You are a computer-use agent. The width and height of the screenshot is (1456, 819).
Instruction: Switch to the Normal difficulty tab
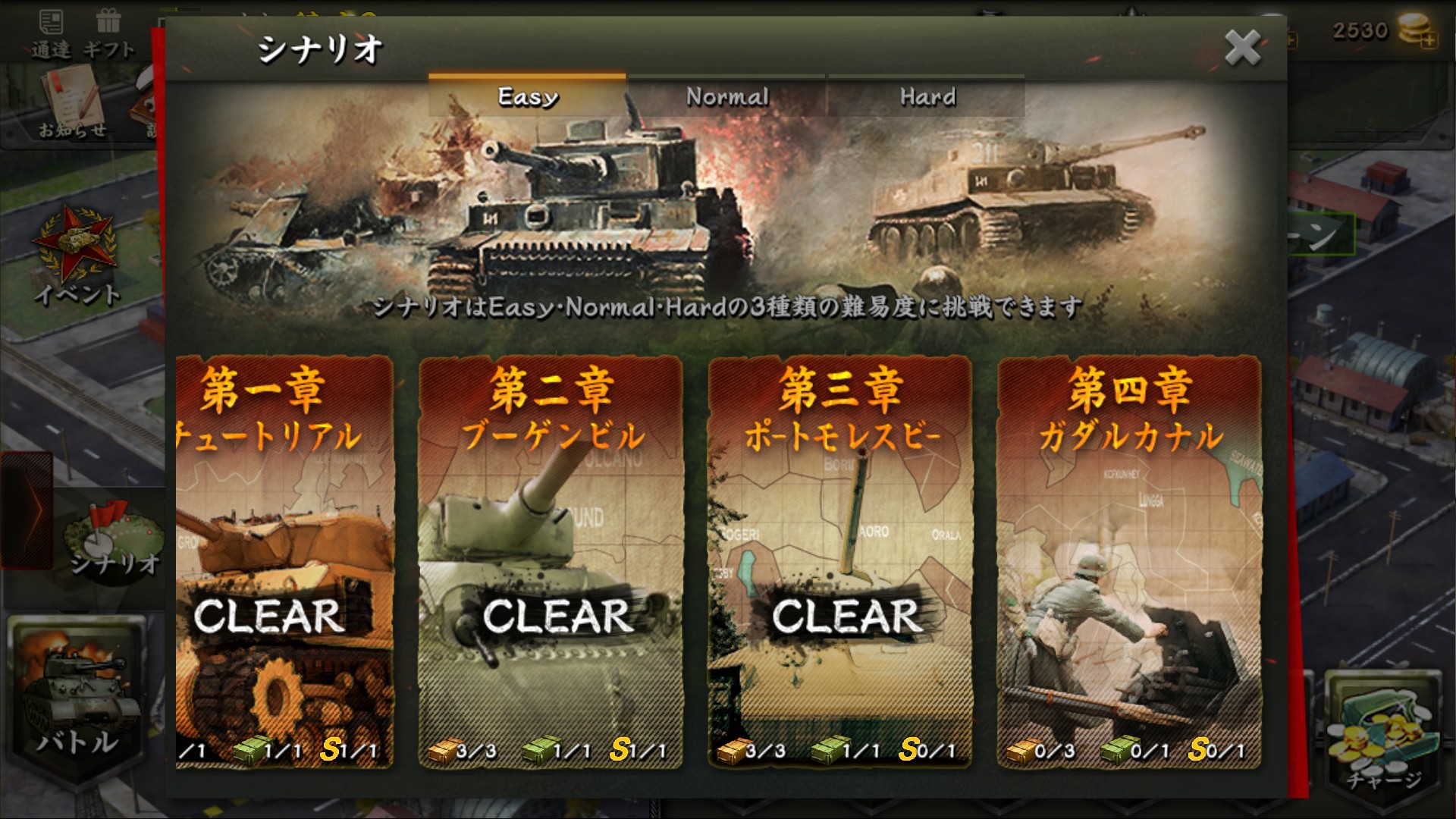(x=726, y=96)
